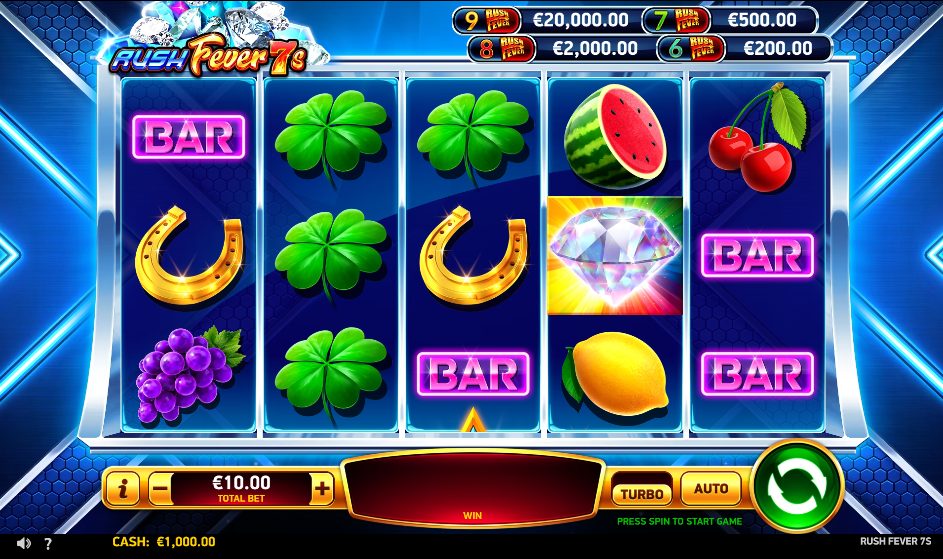
Task: Open the paytable info button
Action: (x=123, y=489)
